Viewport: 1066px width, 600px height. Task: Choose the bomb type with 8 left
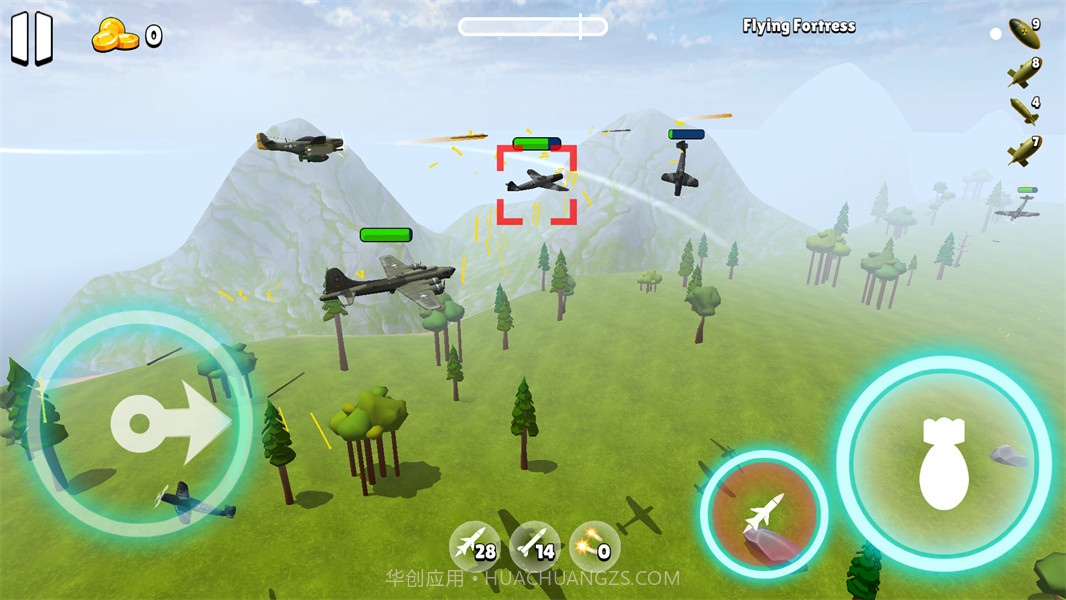pos(1024,72)
